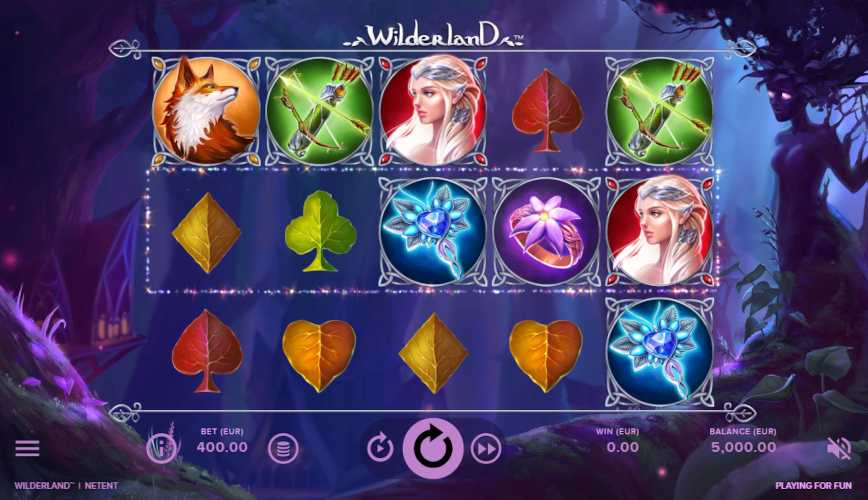This screenshot has height=500, width=868.
Task: Open bet settings with the coin stack icon
Action: coord(283,449)
